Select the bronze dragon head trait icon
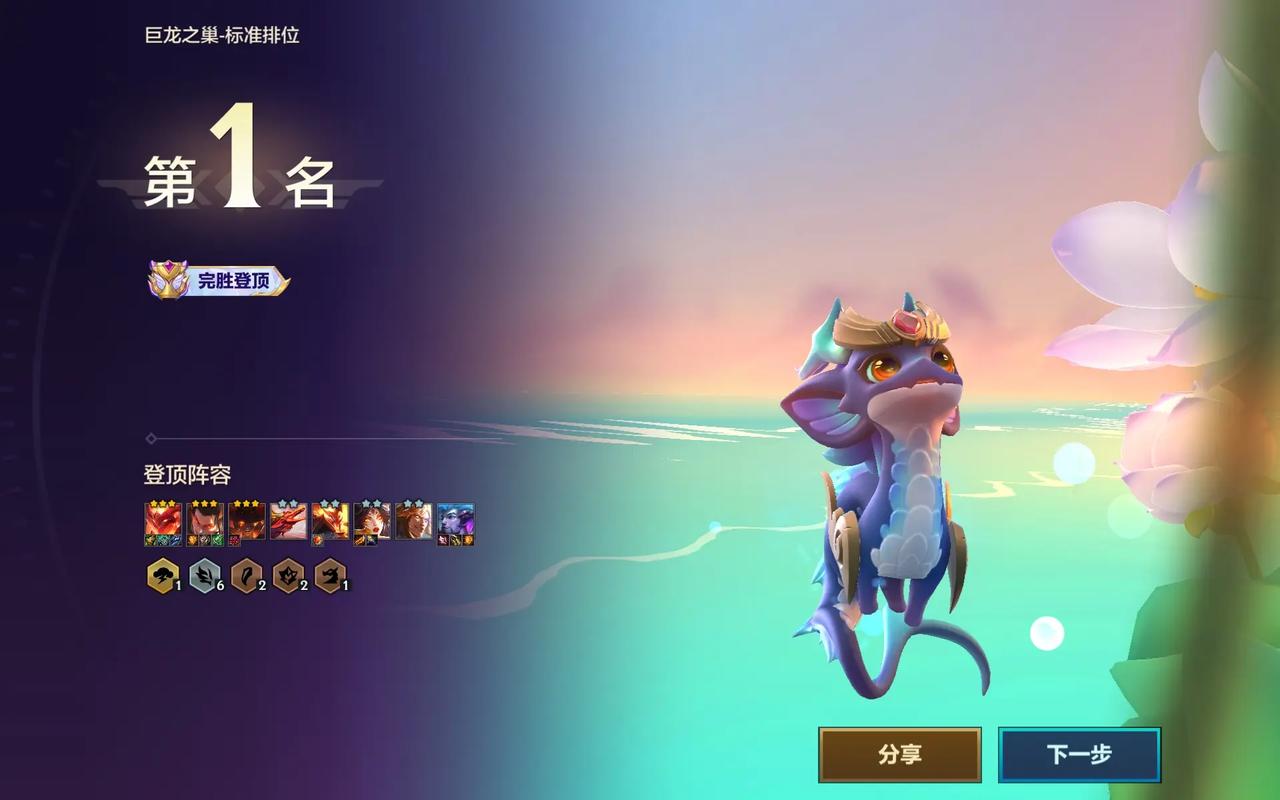Screen dimensions: 1280x800 tap(329, 576)
